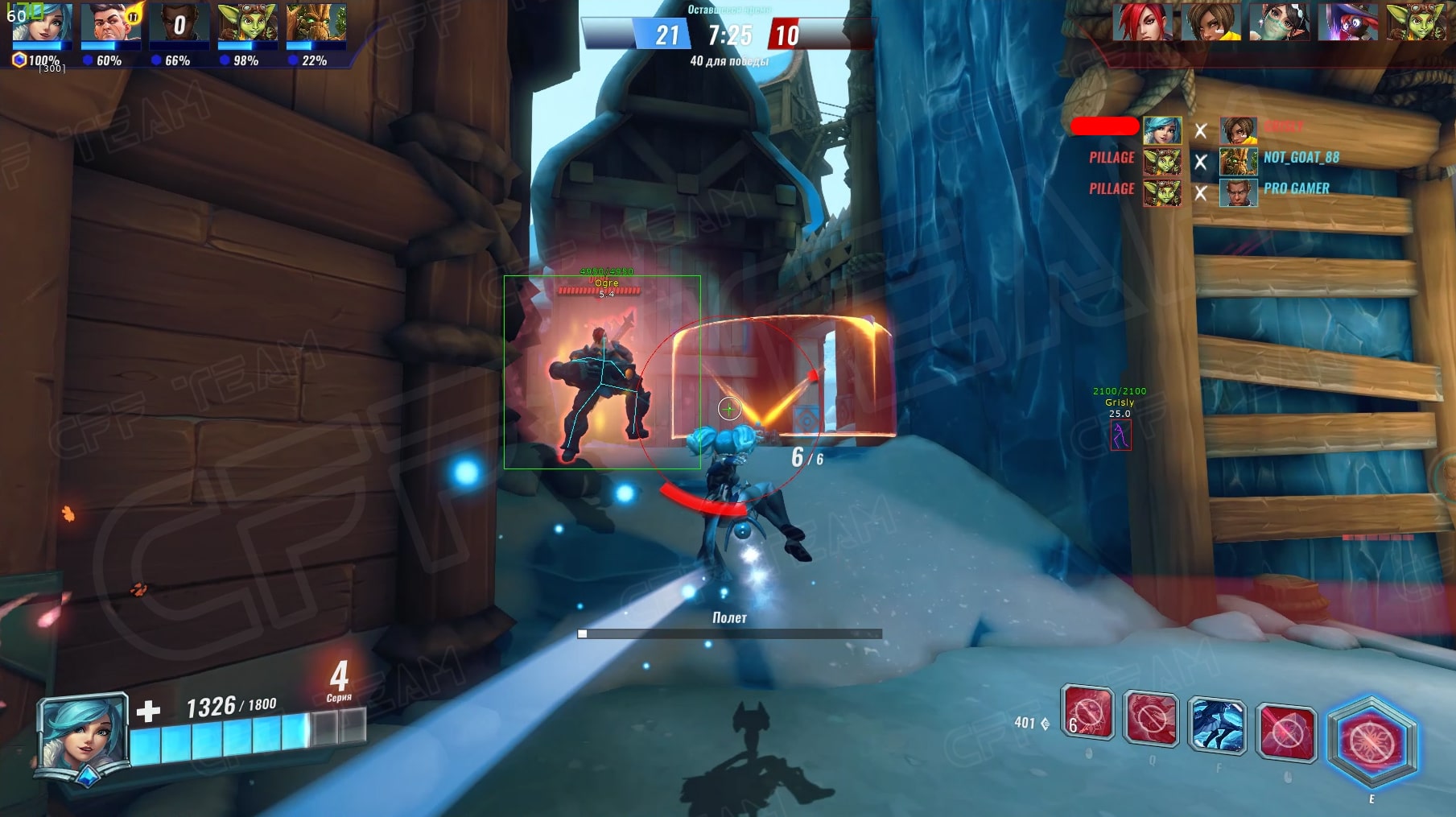This screenshot has height=817, width=1456.
Task: Select the ally portrait with the flame 11 badge
Action: [111, 23]
